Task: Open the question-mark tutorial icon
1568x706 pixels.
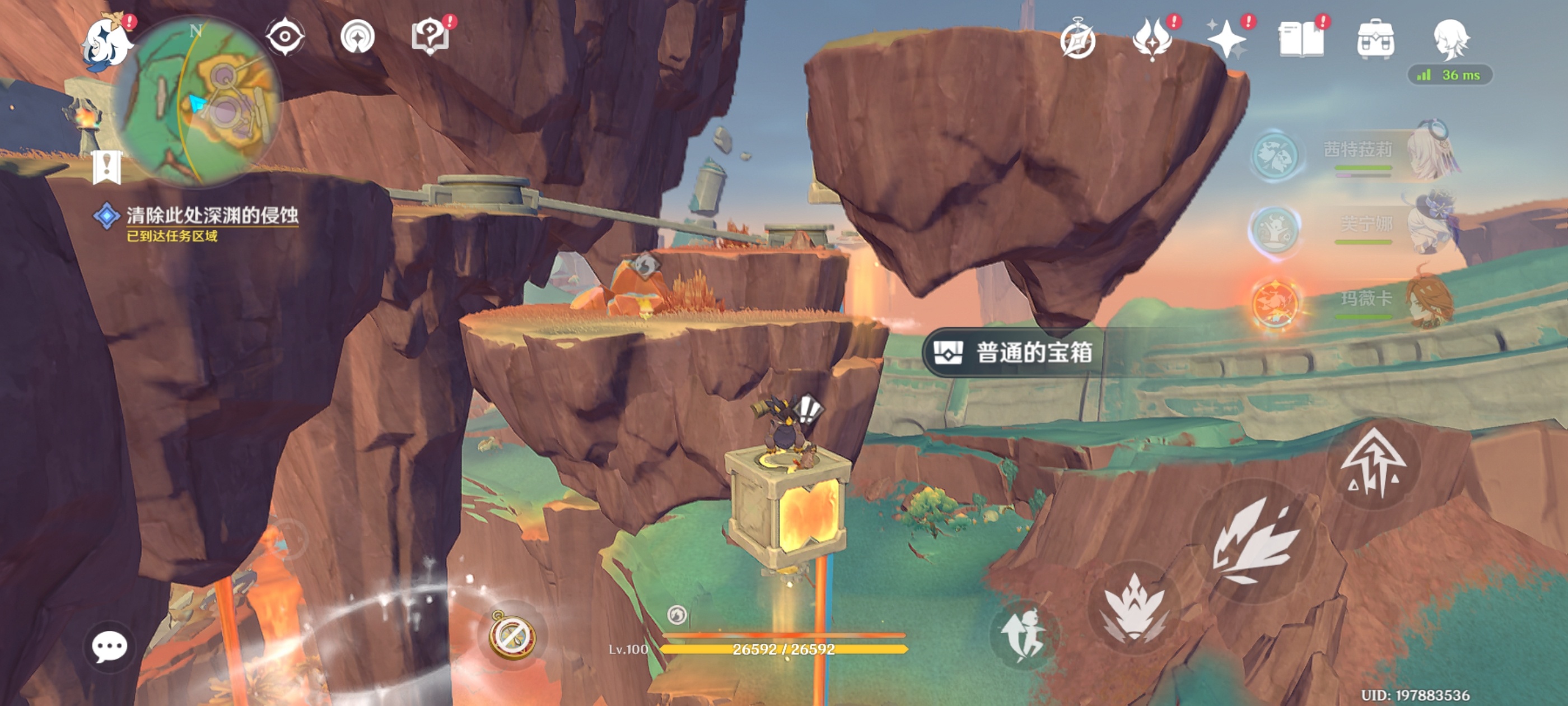Action: point(430,36)
